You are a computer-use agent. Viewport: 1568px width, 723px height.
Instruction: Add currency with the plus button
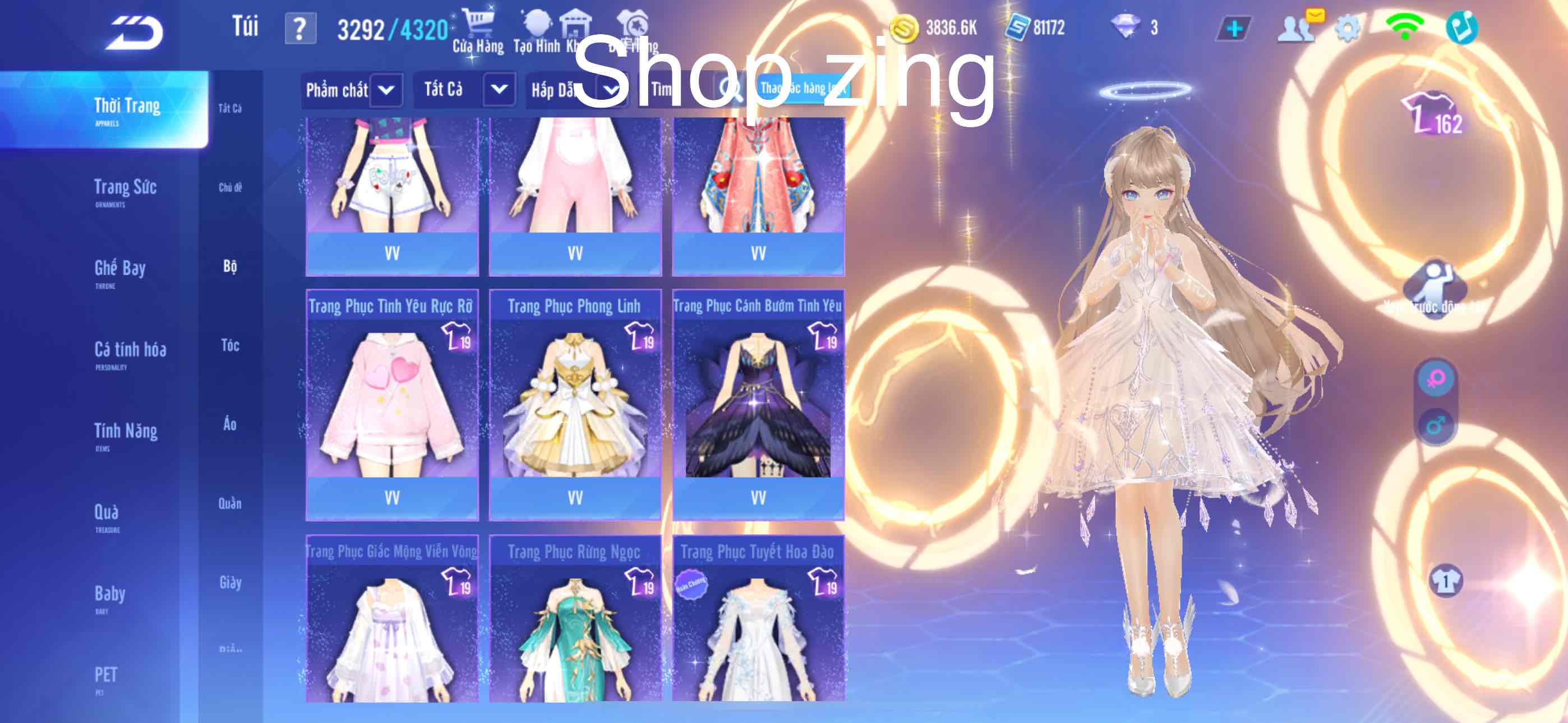[1234, 29]
